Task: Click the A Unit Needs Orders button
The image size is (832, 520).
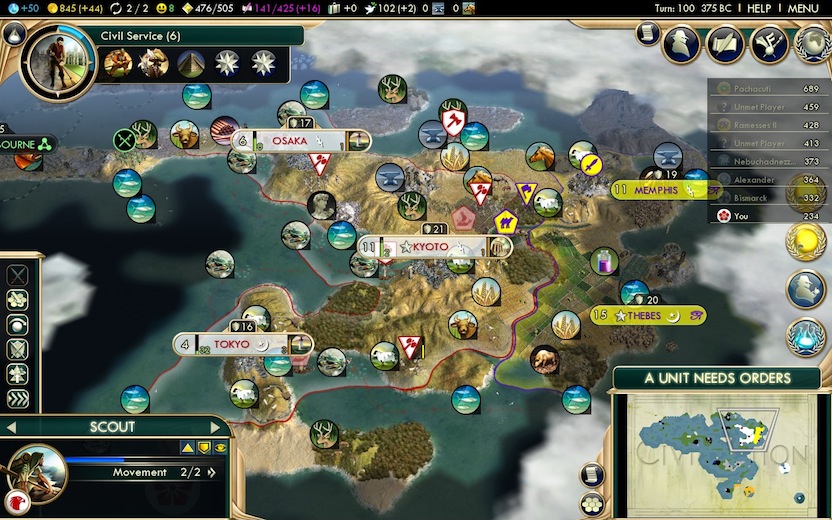Action: (717, 378)
